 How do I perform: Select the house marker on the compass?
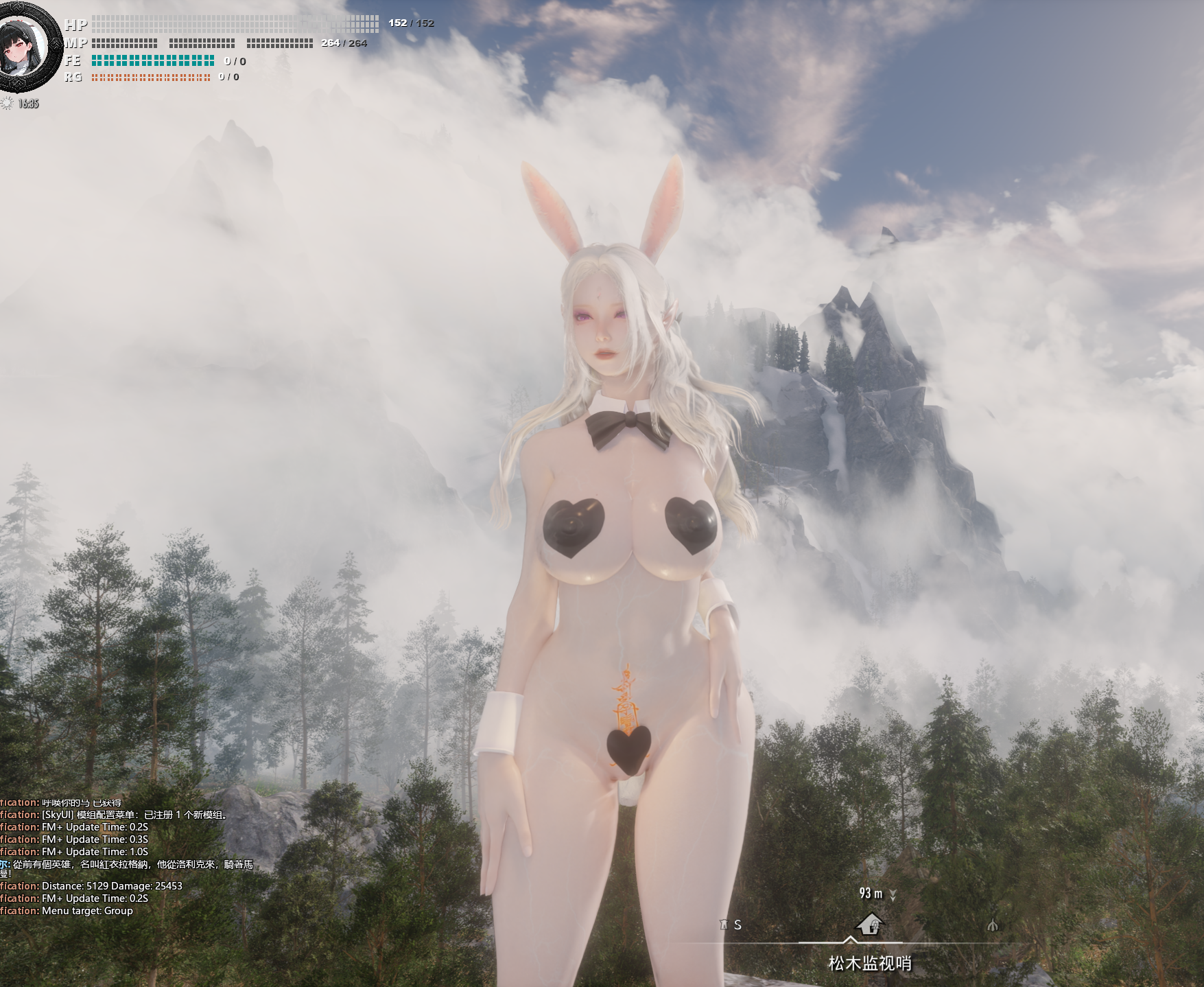pyautogui.click(x=870, y=924)
